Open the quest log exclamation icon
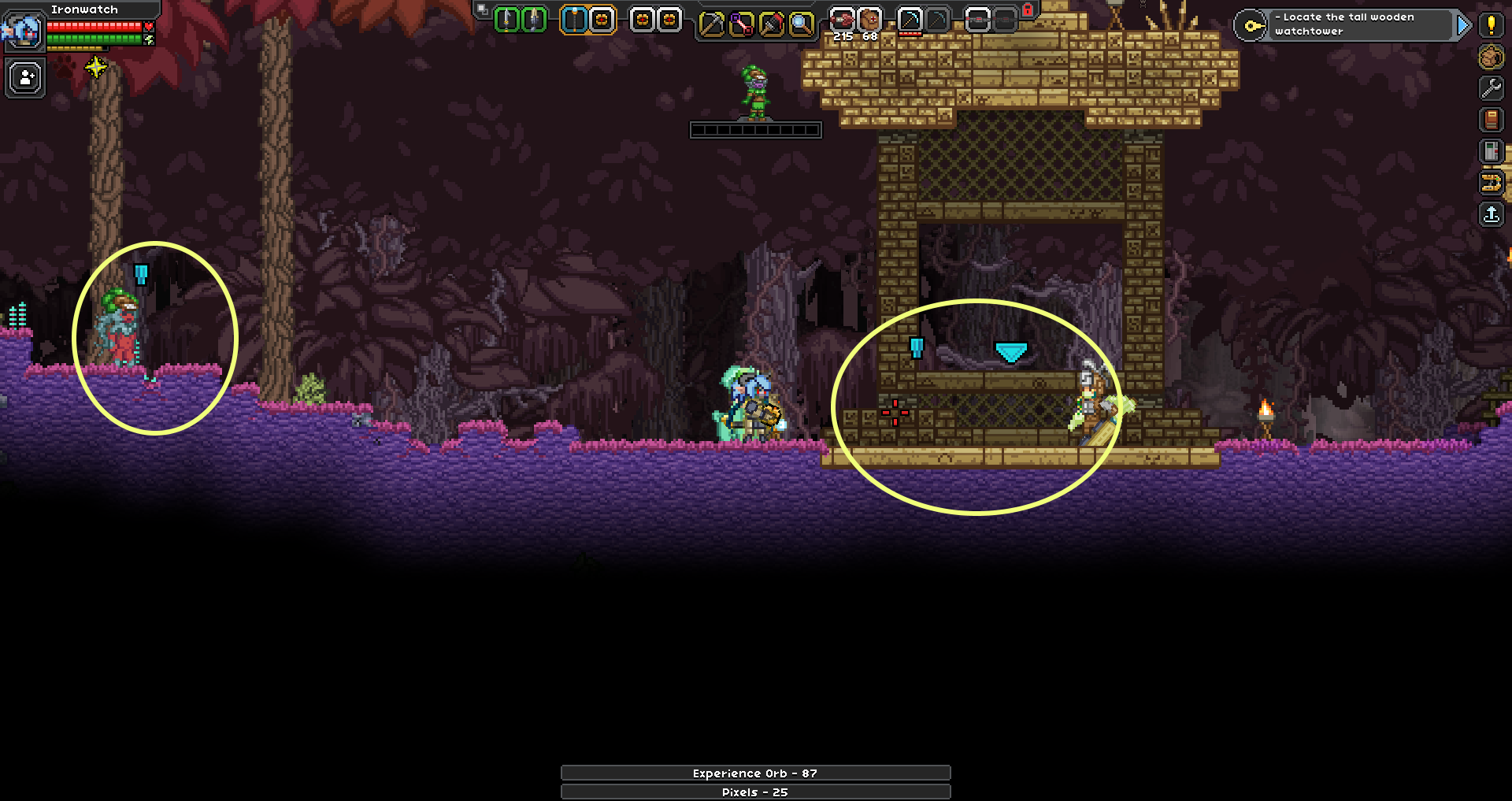 click(1491, 26)
